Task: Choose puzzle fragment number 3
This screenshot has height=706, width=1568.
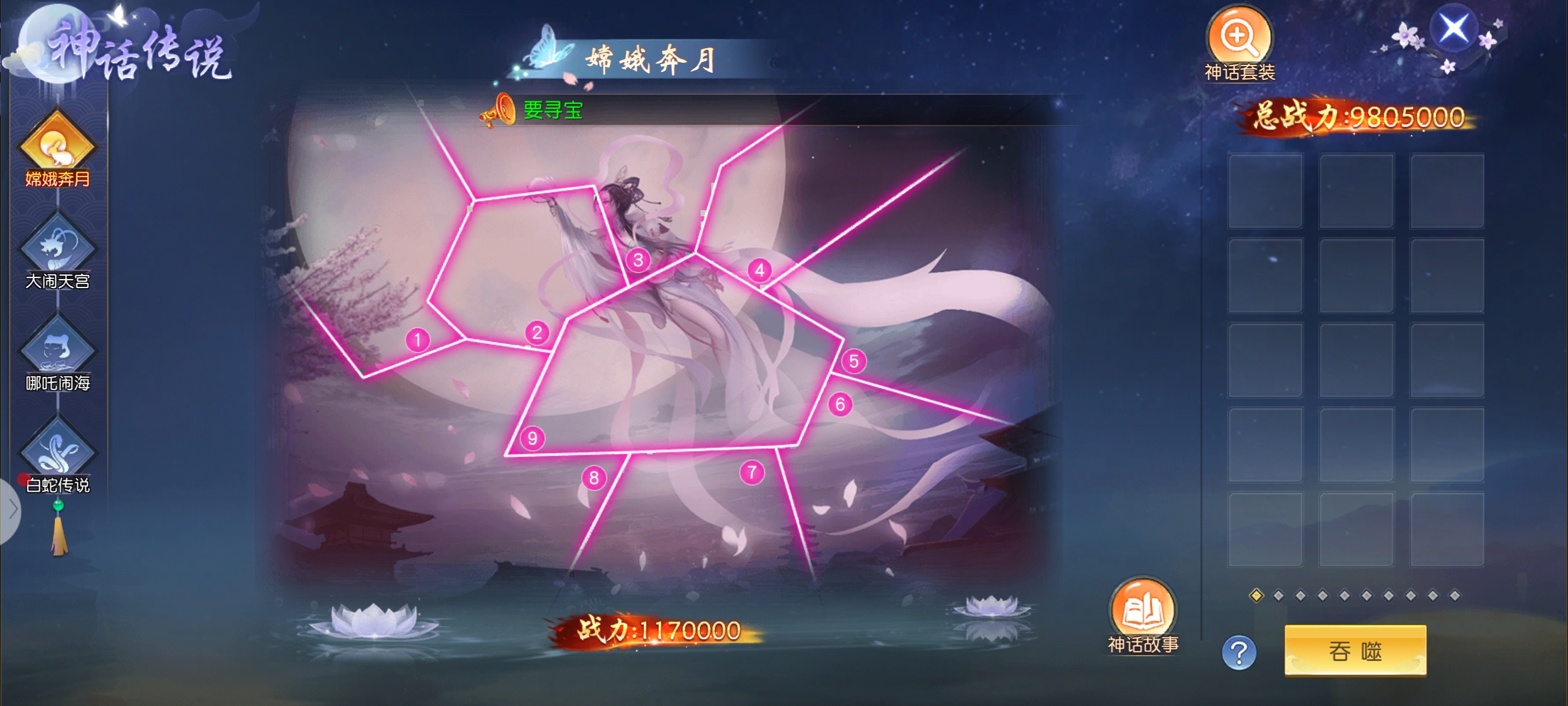Action: pyautogui.click(x=638, y=260)
